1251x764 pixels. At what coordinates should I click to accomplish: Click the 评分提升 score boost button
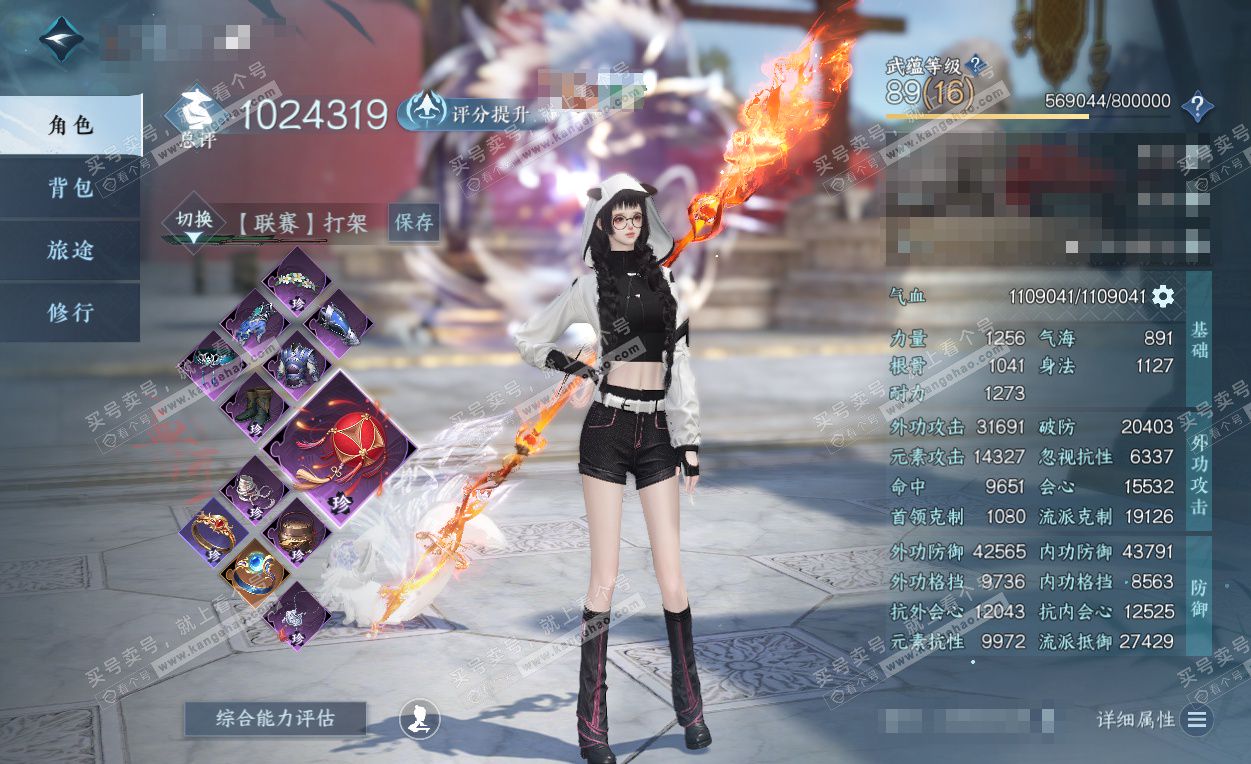tap(466, 113)
